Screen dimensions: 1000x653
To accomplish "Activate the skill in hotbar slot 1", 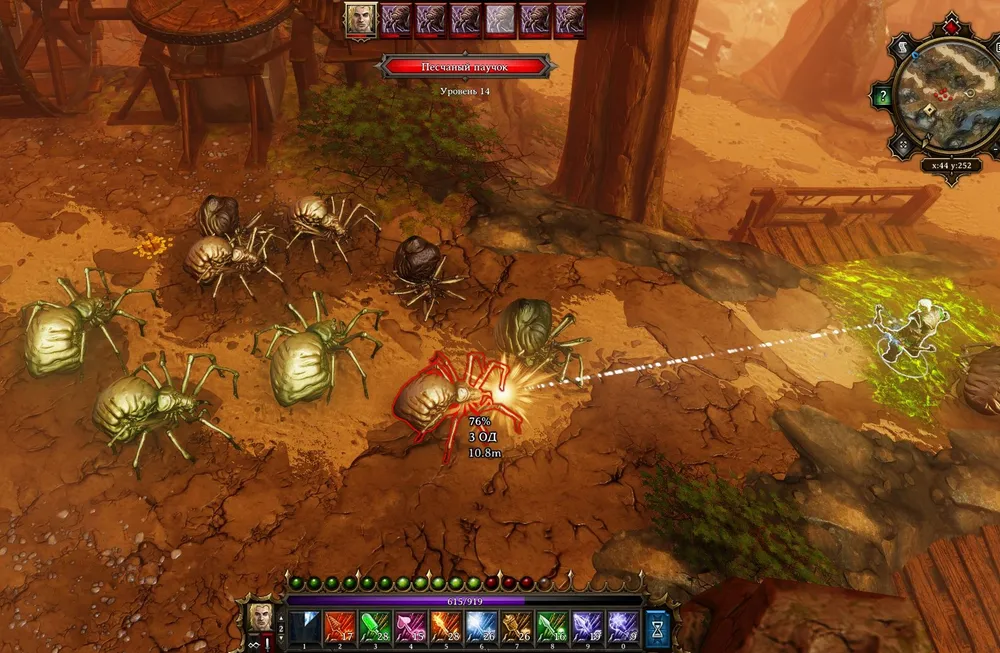I will coord(305,627).
